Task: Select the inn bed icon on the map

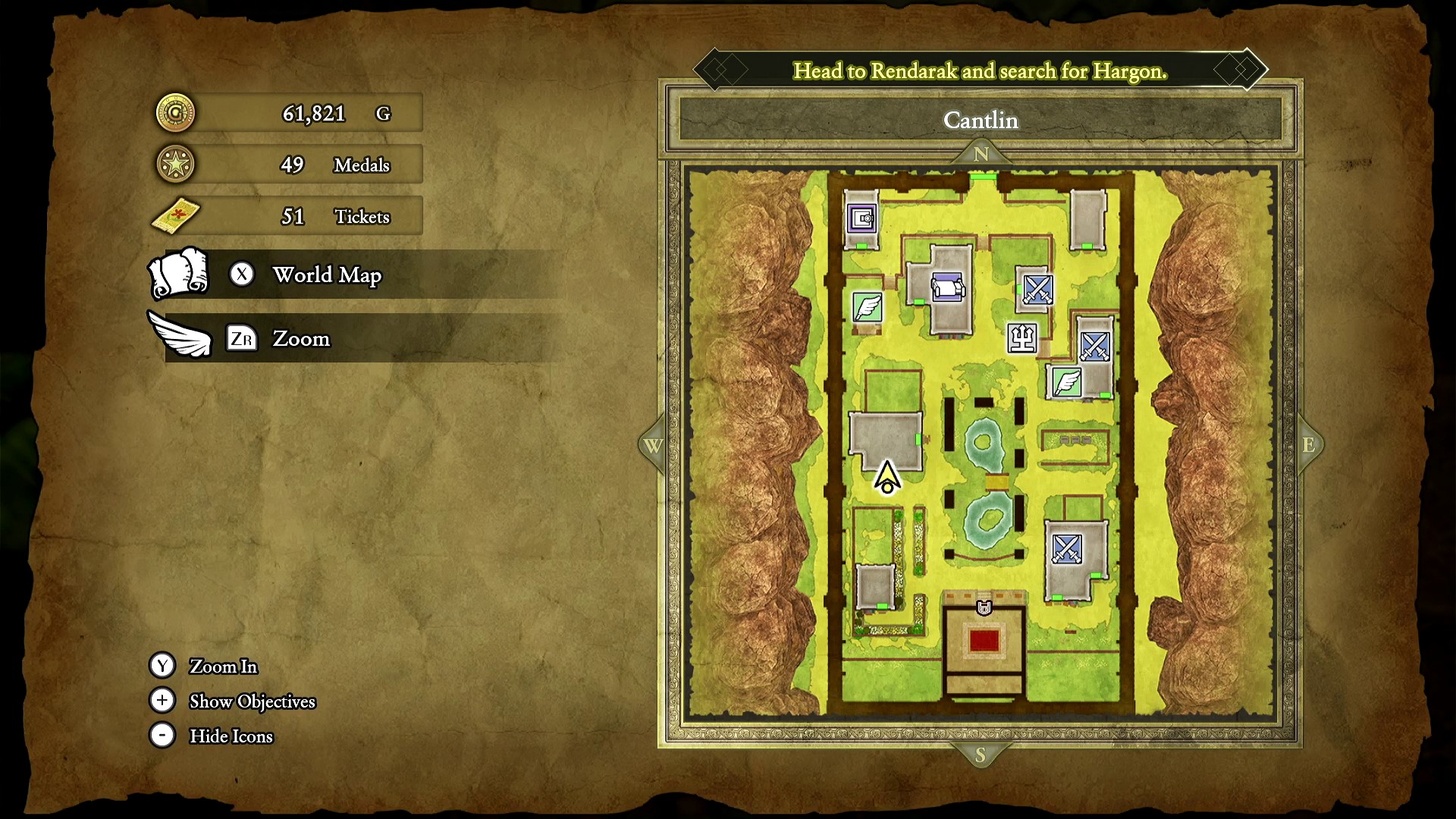Action: point(947,288)
